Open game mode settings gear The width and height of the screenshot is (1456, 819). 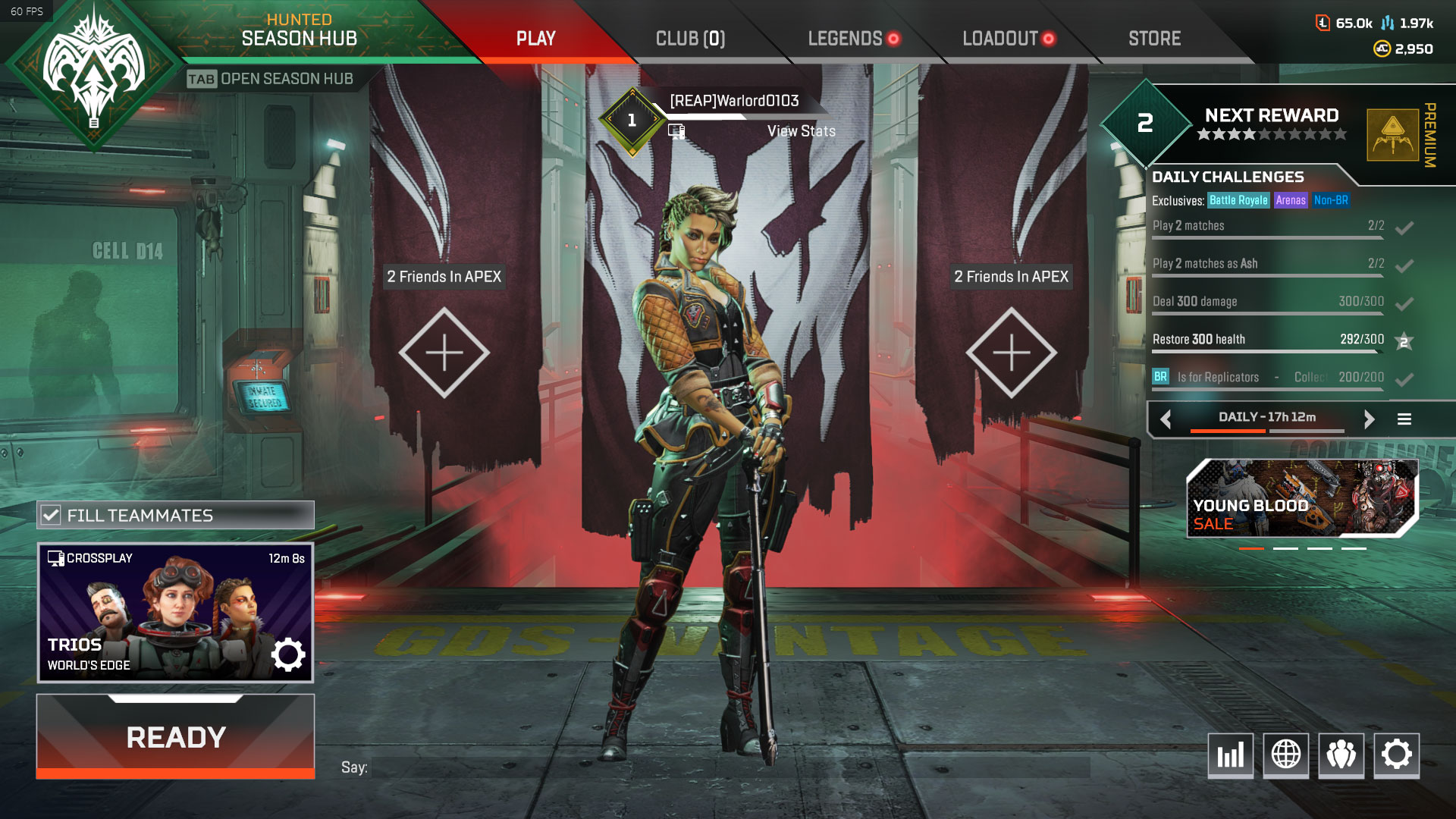click(288, 654)
